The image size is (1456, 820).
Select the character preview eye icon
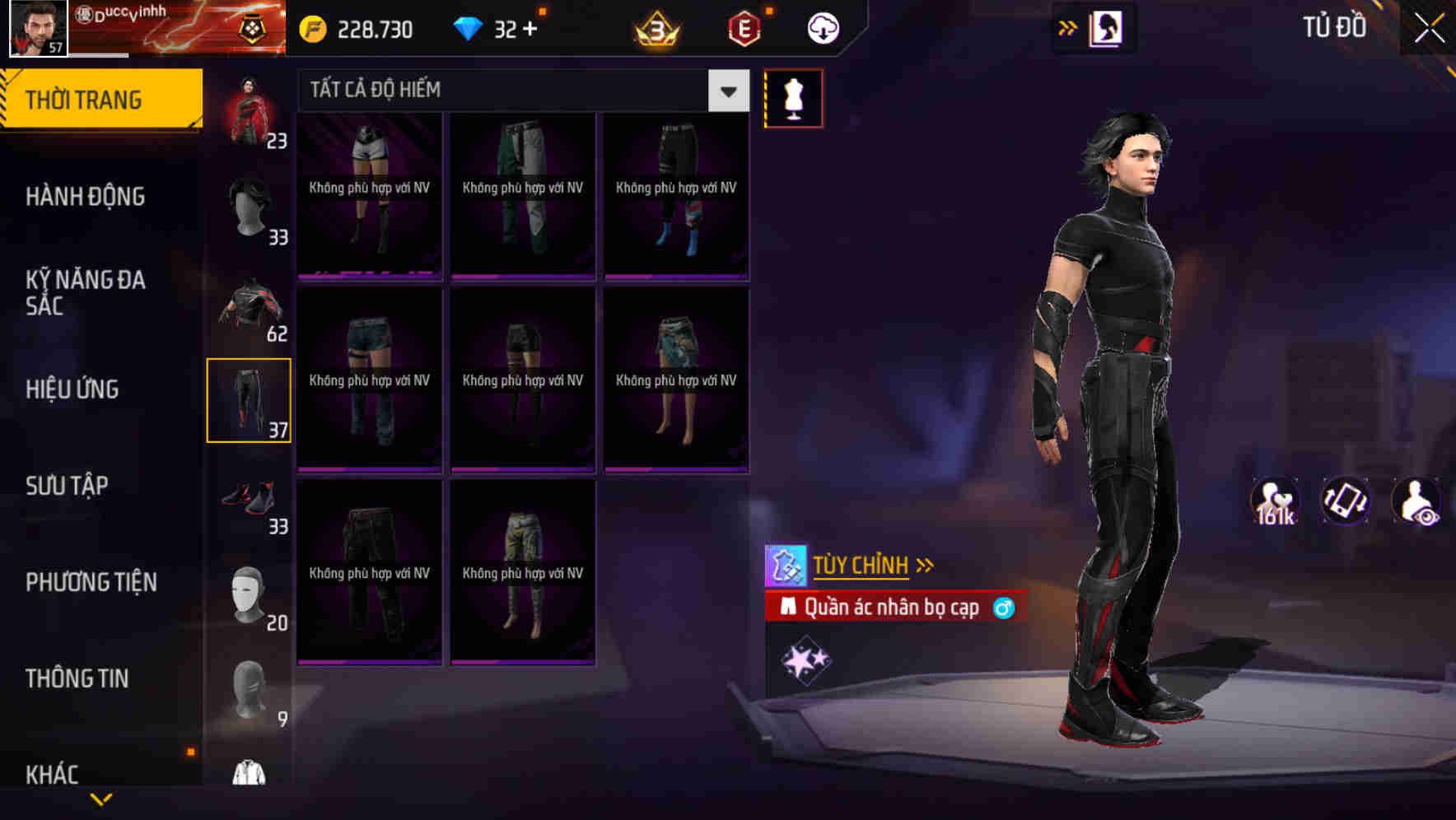point(1418,501)
